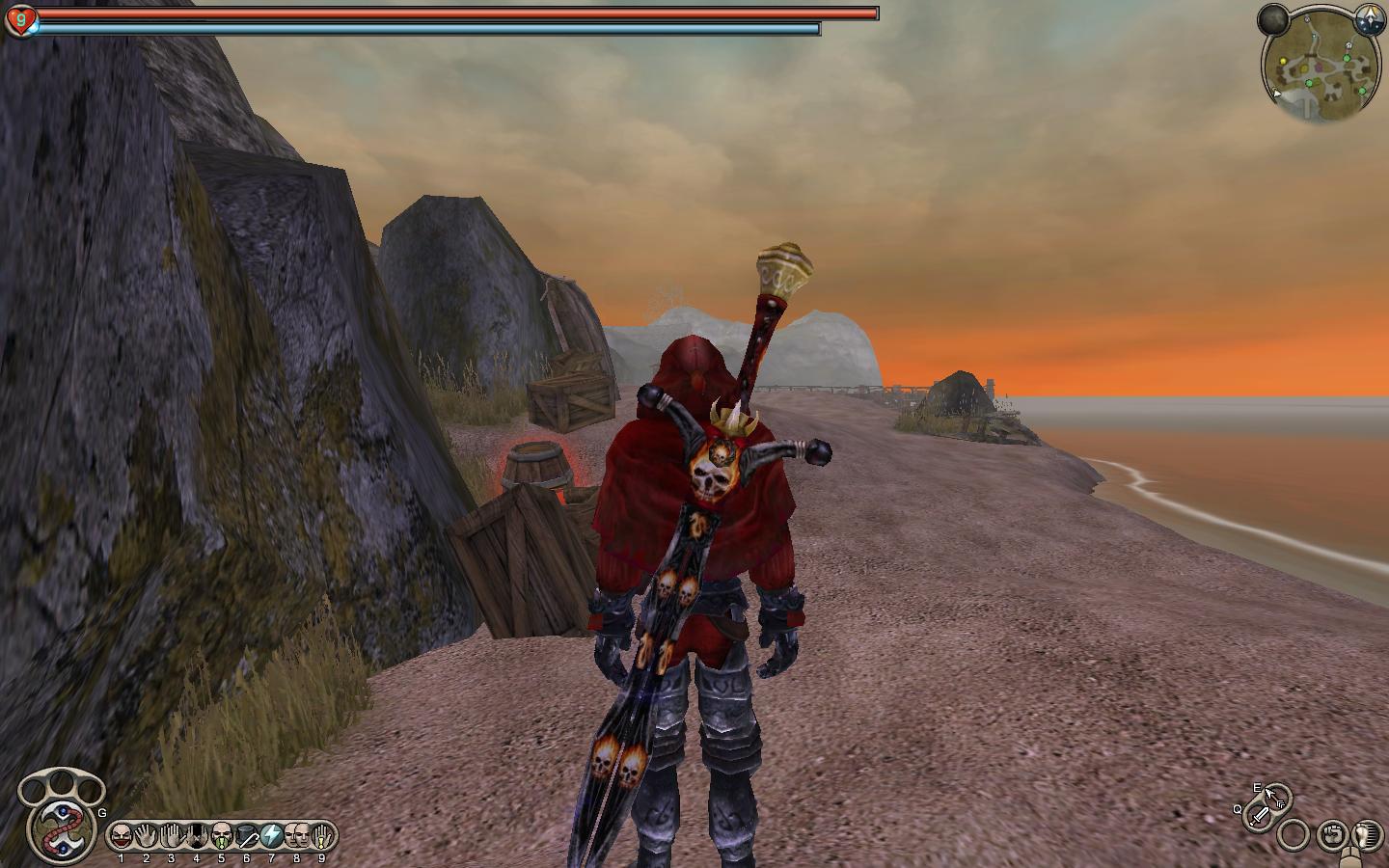
Task: Equip the sword melee weapon icon
Action: point(1260,815)
